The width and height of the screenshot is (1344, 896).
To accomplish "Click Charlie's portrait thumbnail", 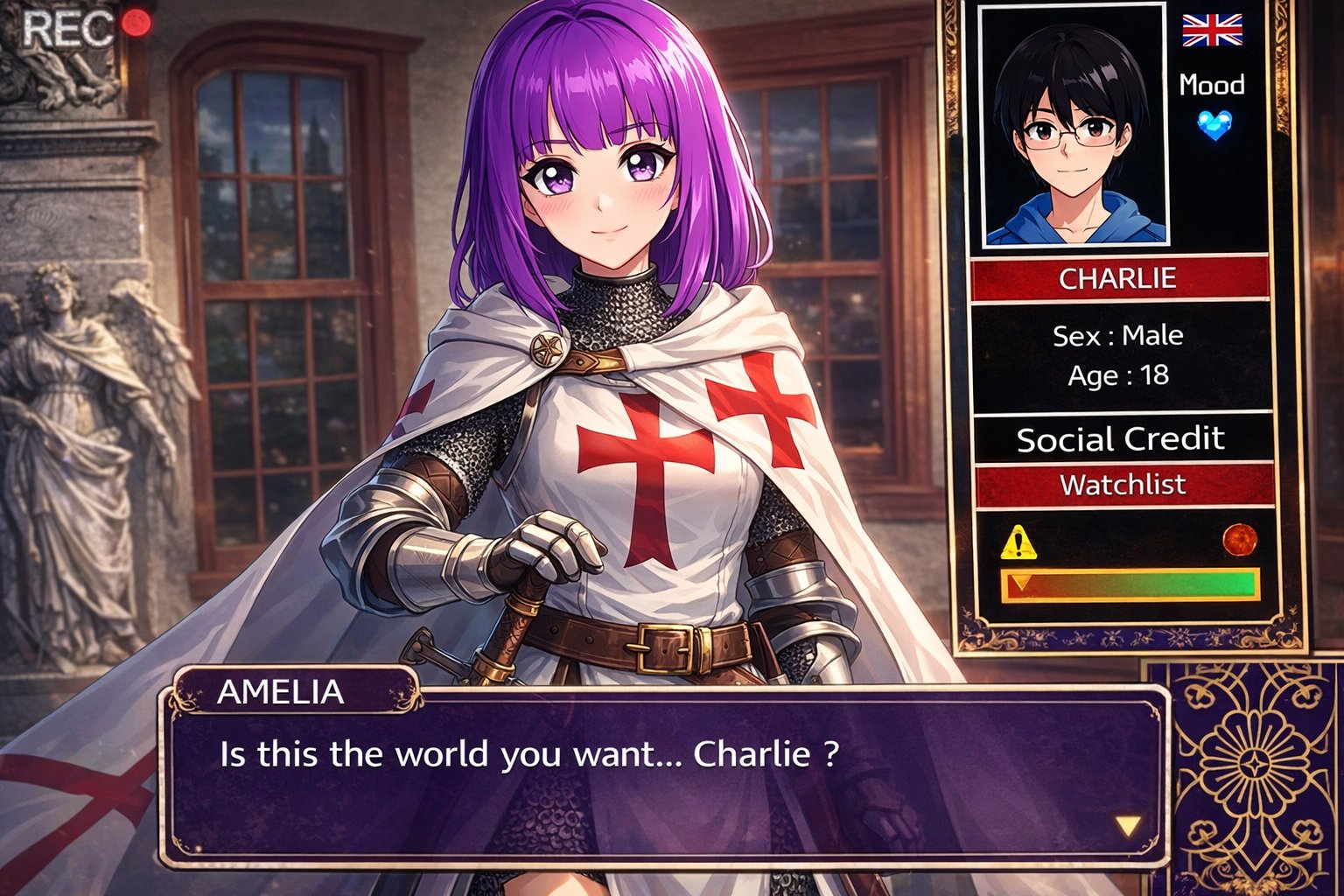I will tap(1073, 125).
